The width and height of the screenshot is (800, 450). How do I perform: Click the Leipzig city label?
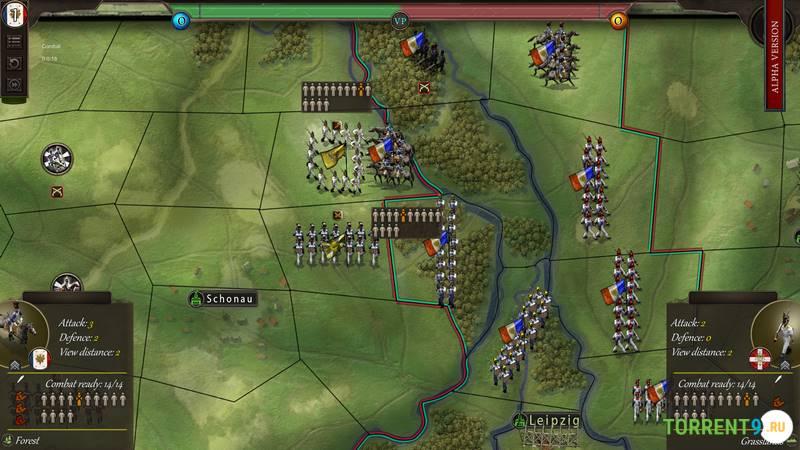point(545,420)
